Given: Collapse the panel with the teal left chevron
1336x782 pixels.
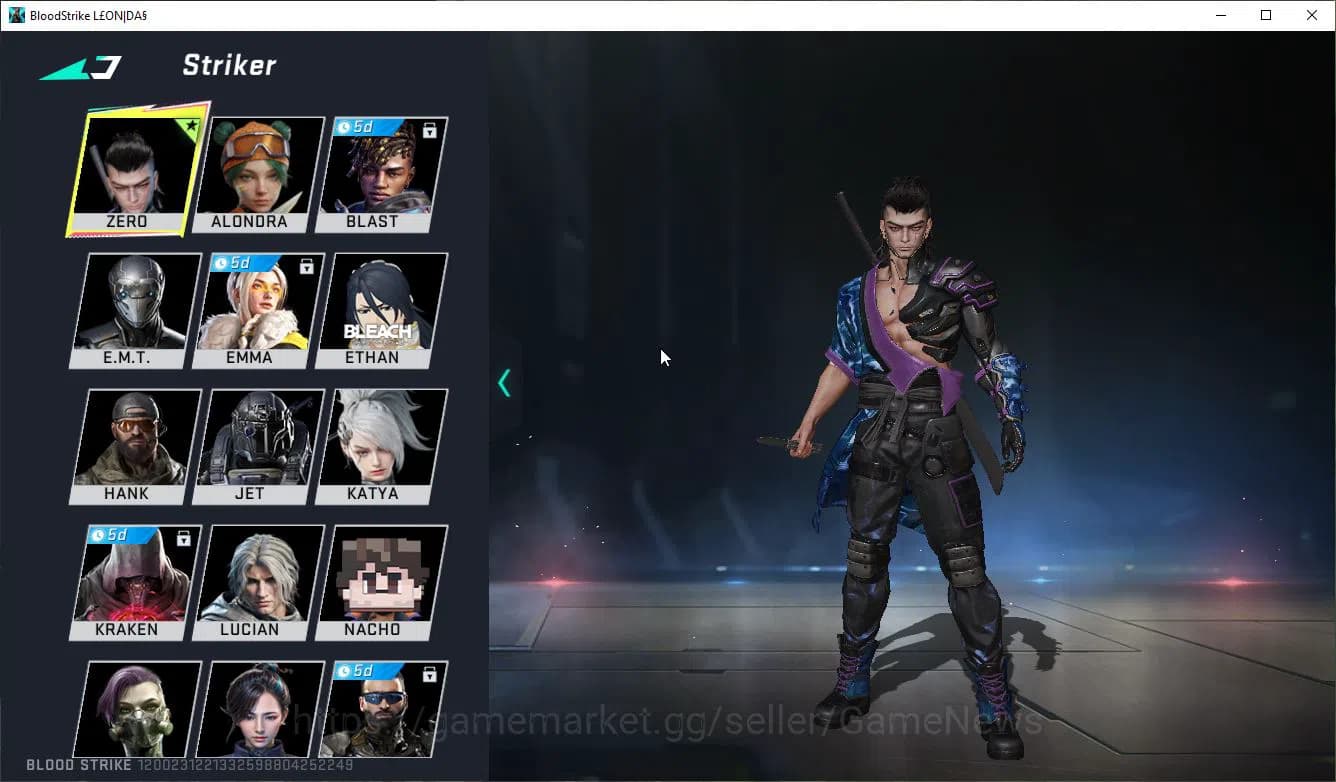Looking at the screenshot, I should click(503, 382).
